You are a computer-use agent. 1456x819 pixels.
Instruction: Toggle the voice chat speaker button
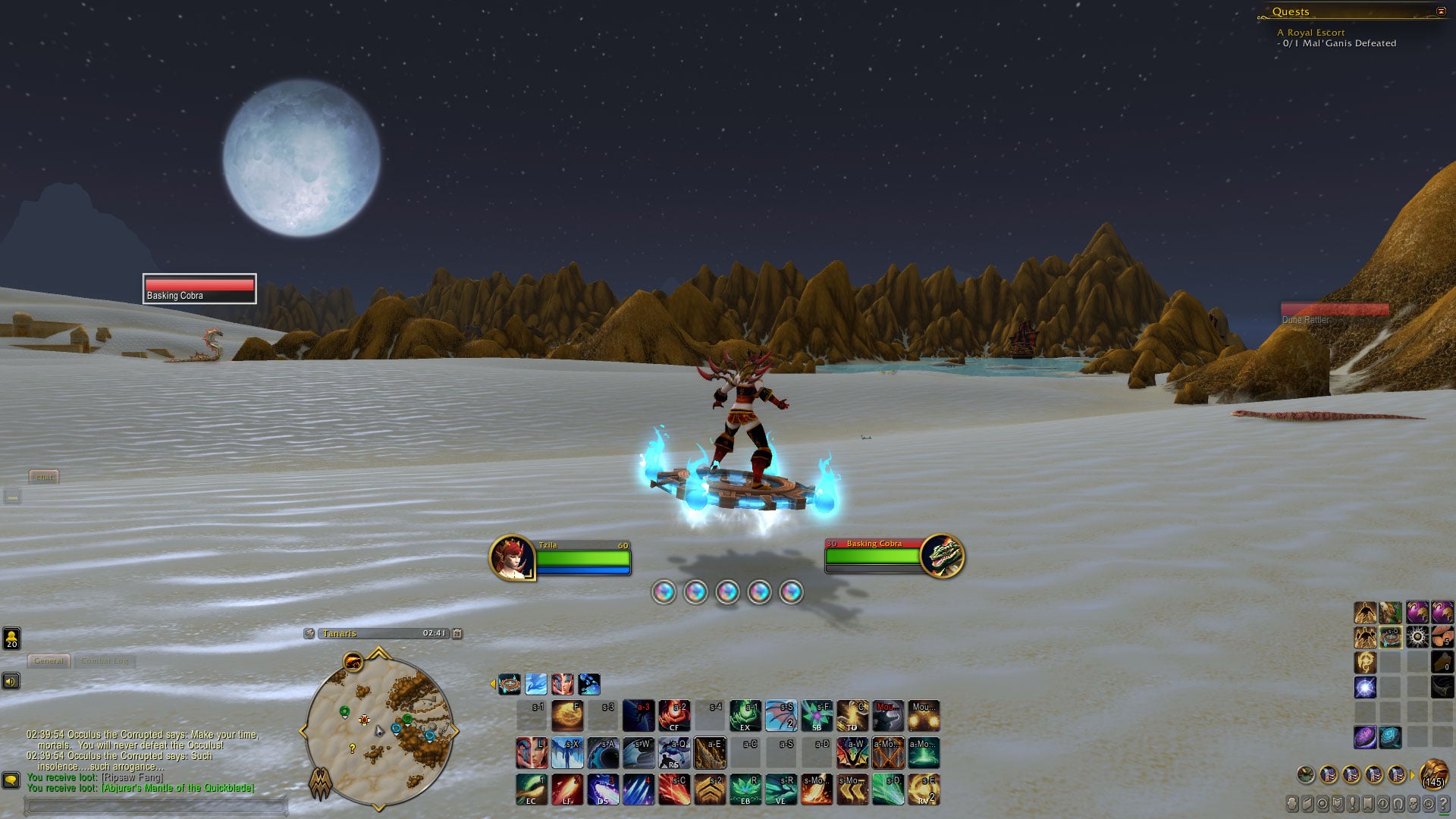point(11,682)
